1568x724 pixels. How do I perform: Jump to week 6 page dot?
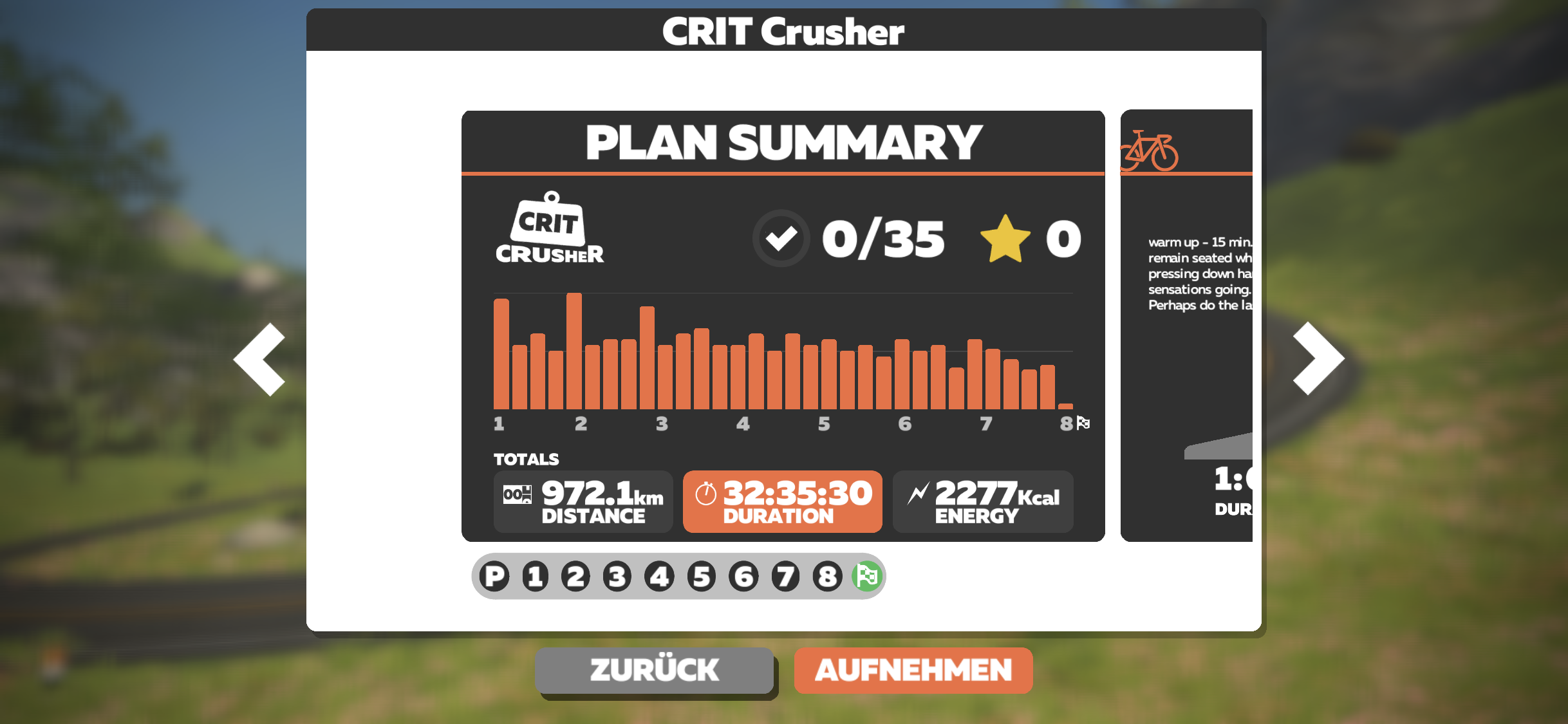click(x=744, y=576)
